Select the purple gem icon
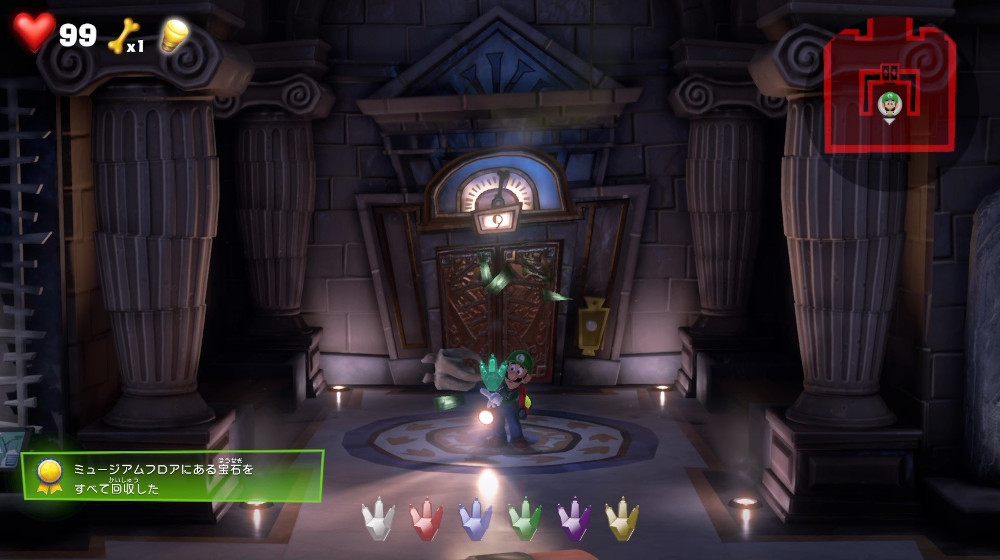 tap(574, 519)
